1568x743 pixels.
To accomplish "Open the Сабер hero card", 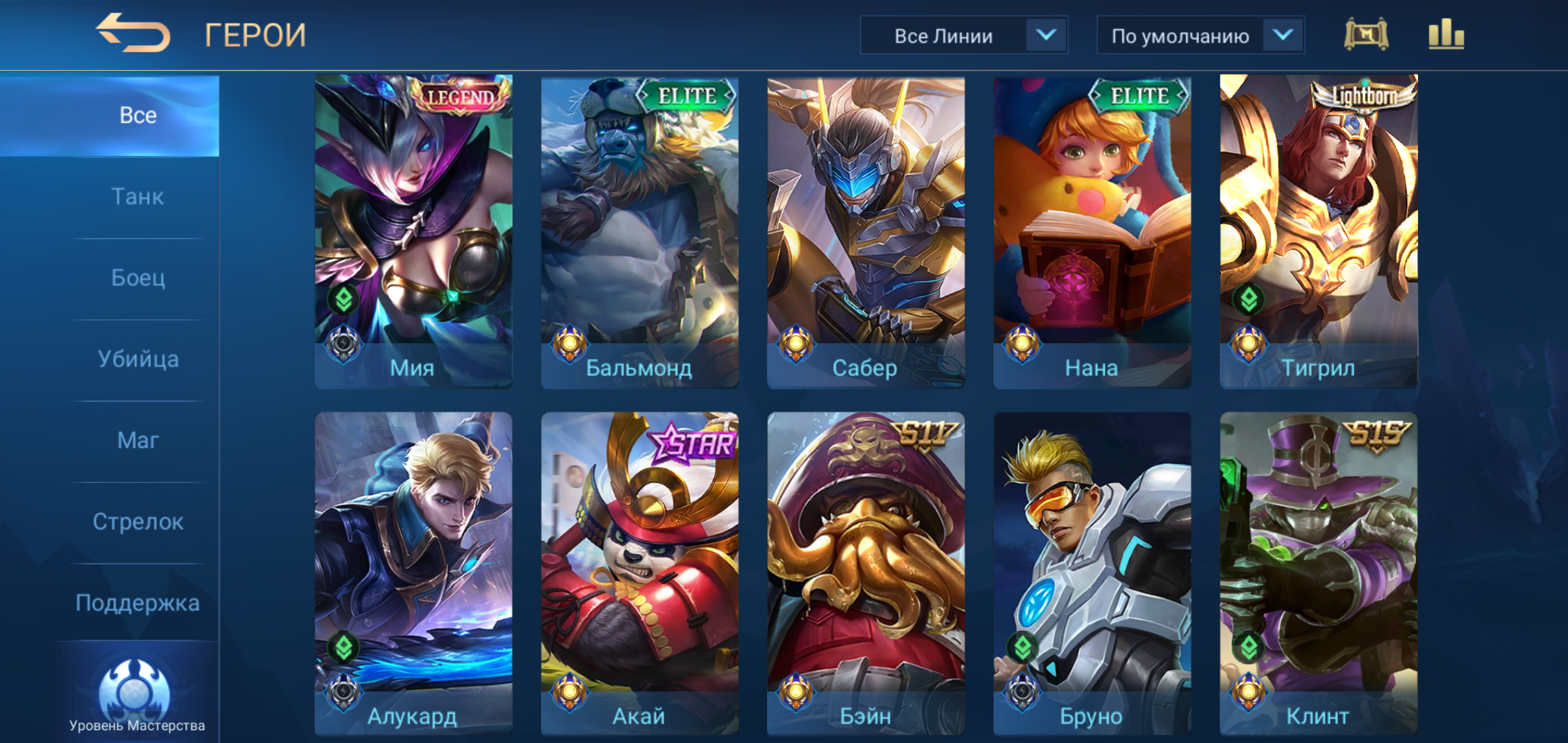I will click(865, 232).
